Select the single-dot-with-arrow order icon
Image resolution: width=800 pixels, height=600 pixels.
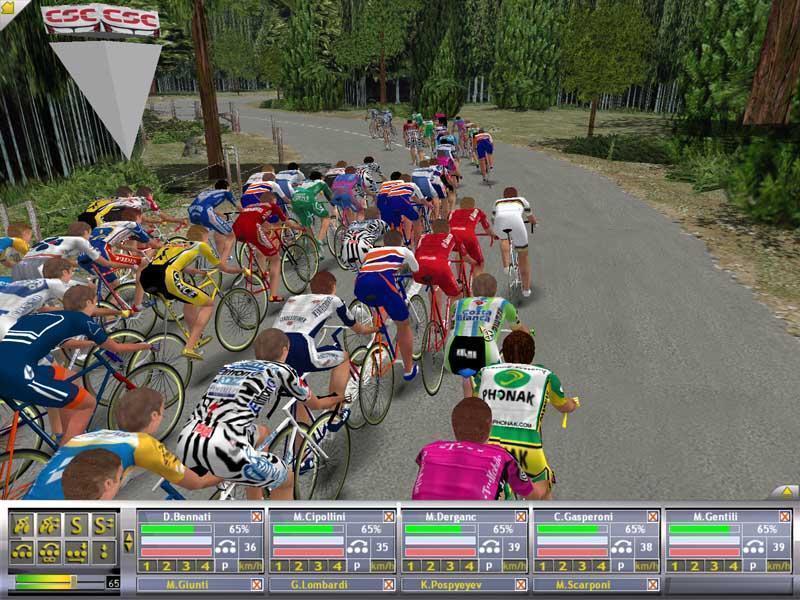[x=103, y=551]
